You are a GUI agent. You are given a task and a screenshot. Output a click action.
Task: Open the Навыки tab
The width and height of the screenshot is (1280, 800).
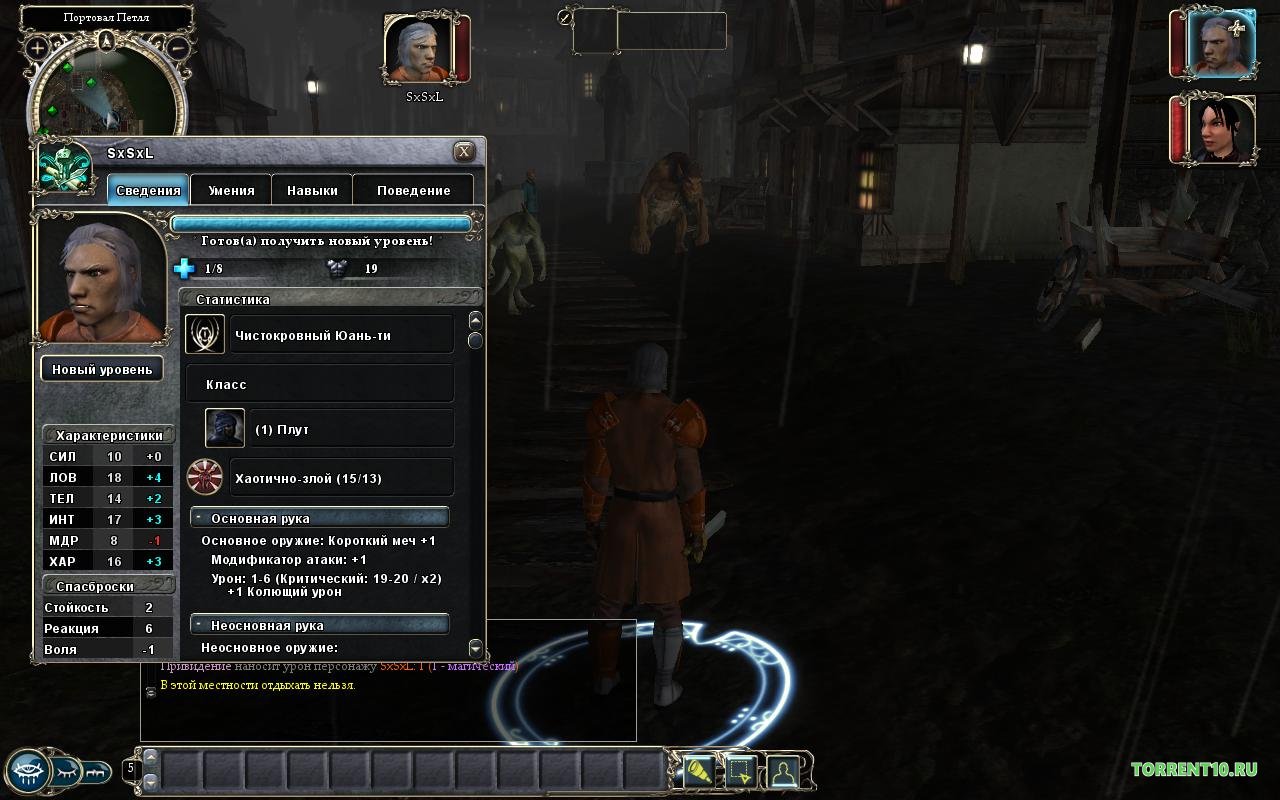click(312, 190)
